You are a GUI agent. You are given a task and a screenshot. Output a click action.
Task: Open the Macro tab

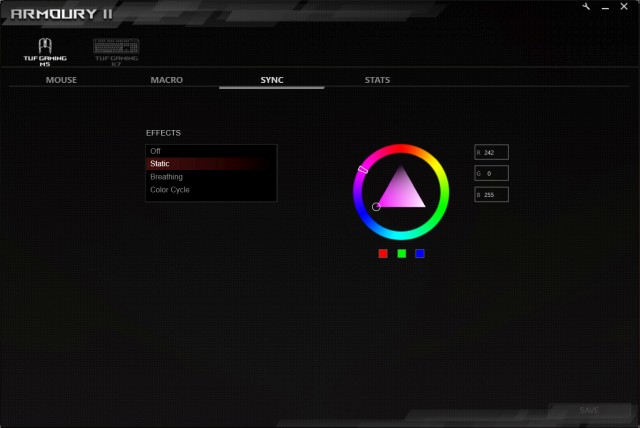point(166,80)
